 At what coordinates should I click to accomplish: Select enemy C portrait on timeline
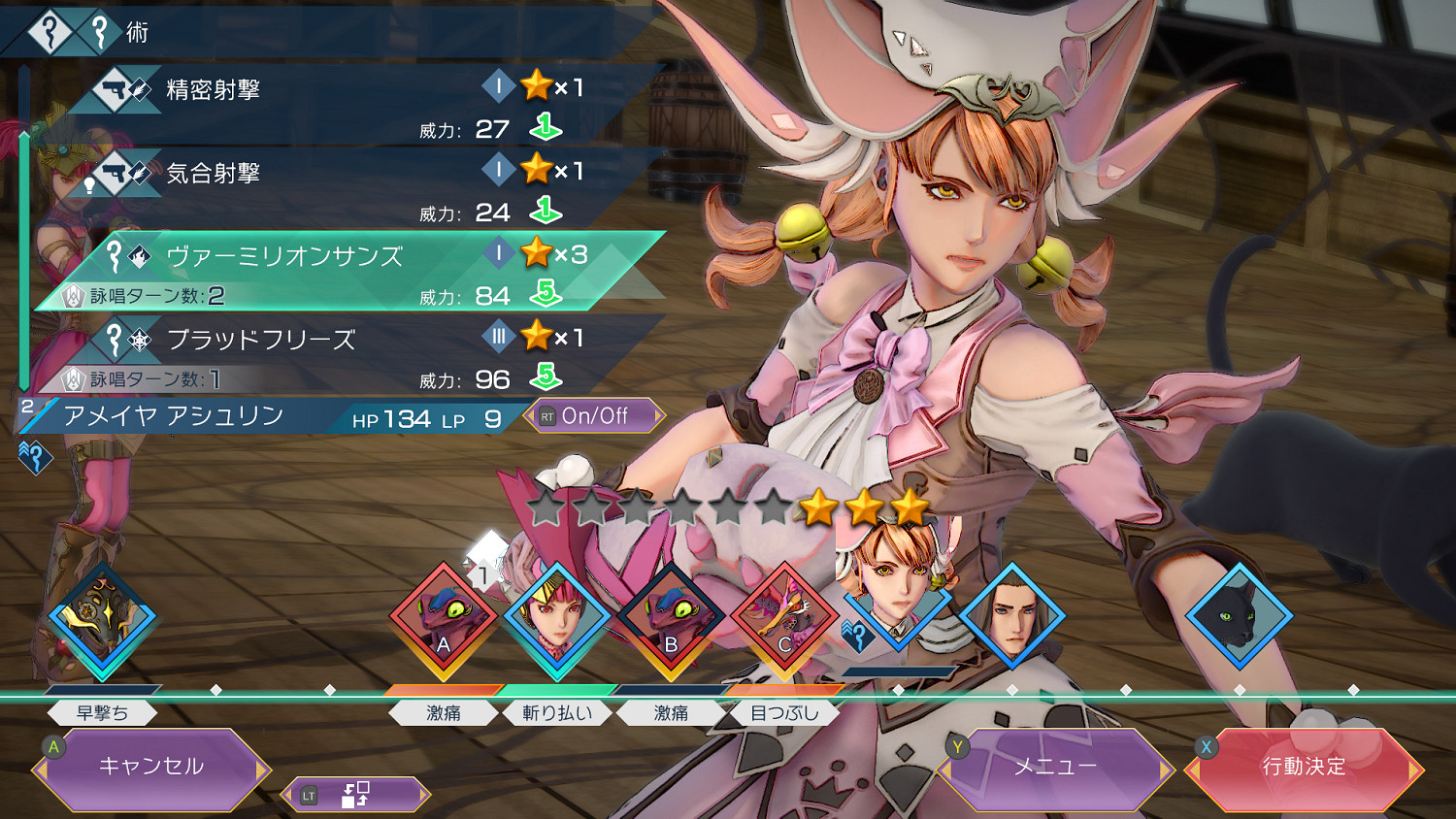click(784, 619)
